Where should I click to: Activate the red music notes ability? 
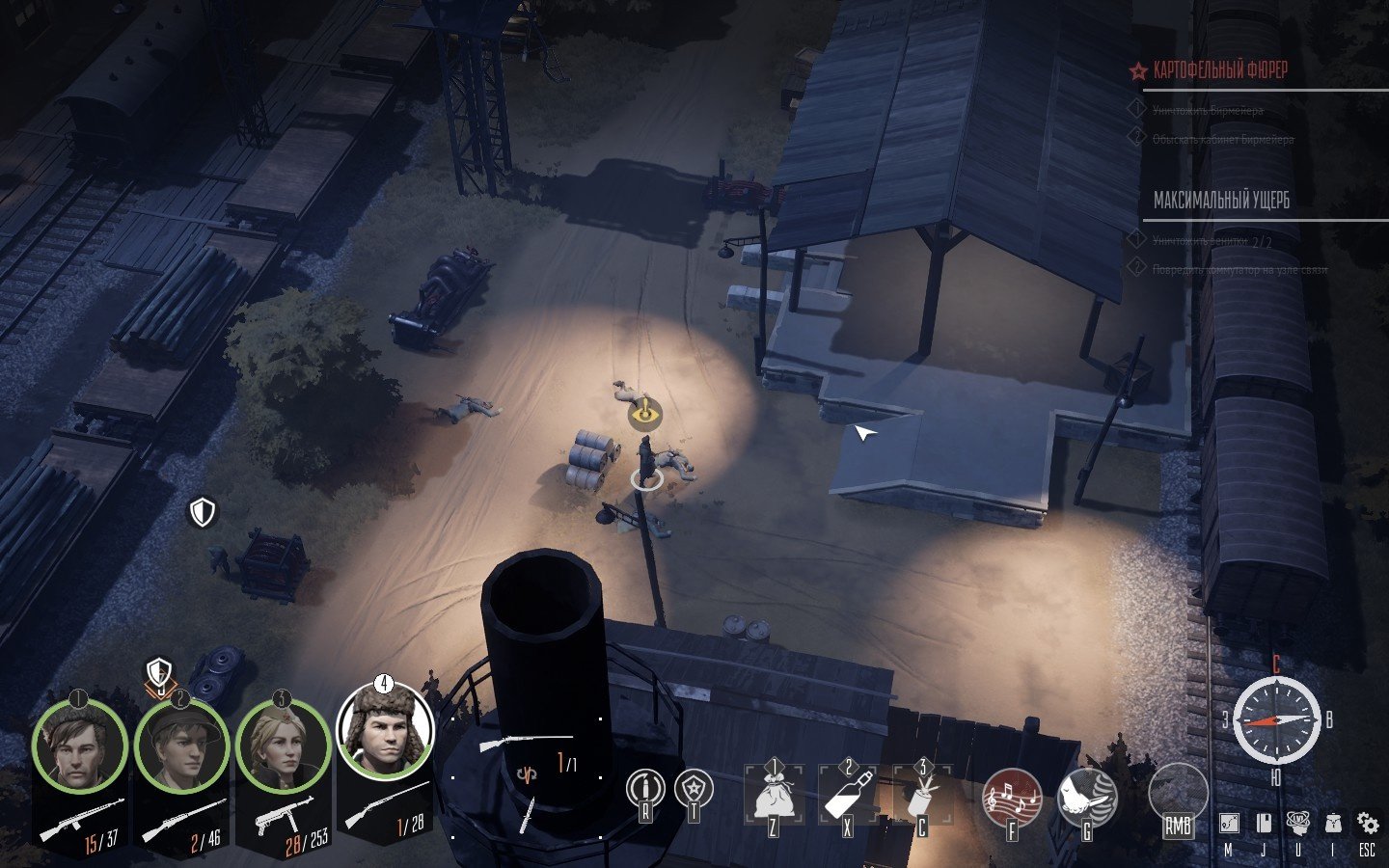tap(1012, 799)
